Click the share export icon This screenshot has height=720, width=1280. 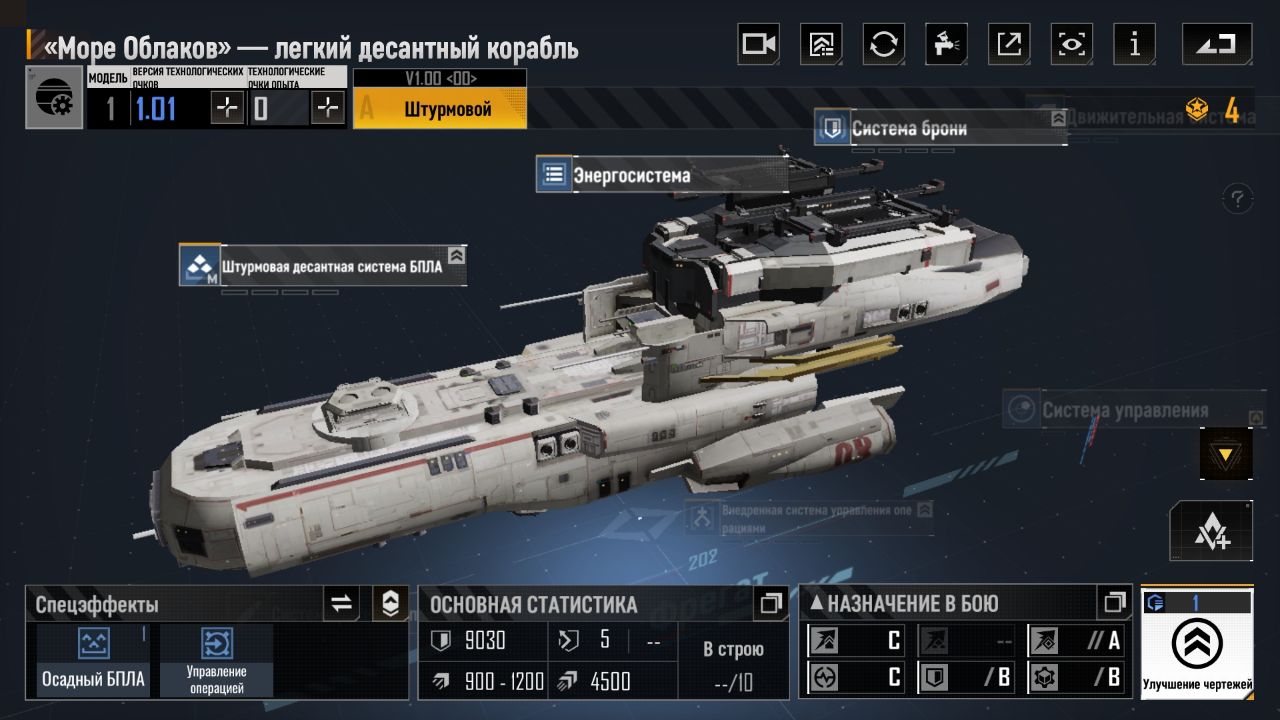click(x=1009, y=44)
